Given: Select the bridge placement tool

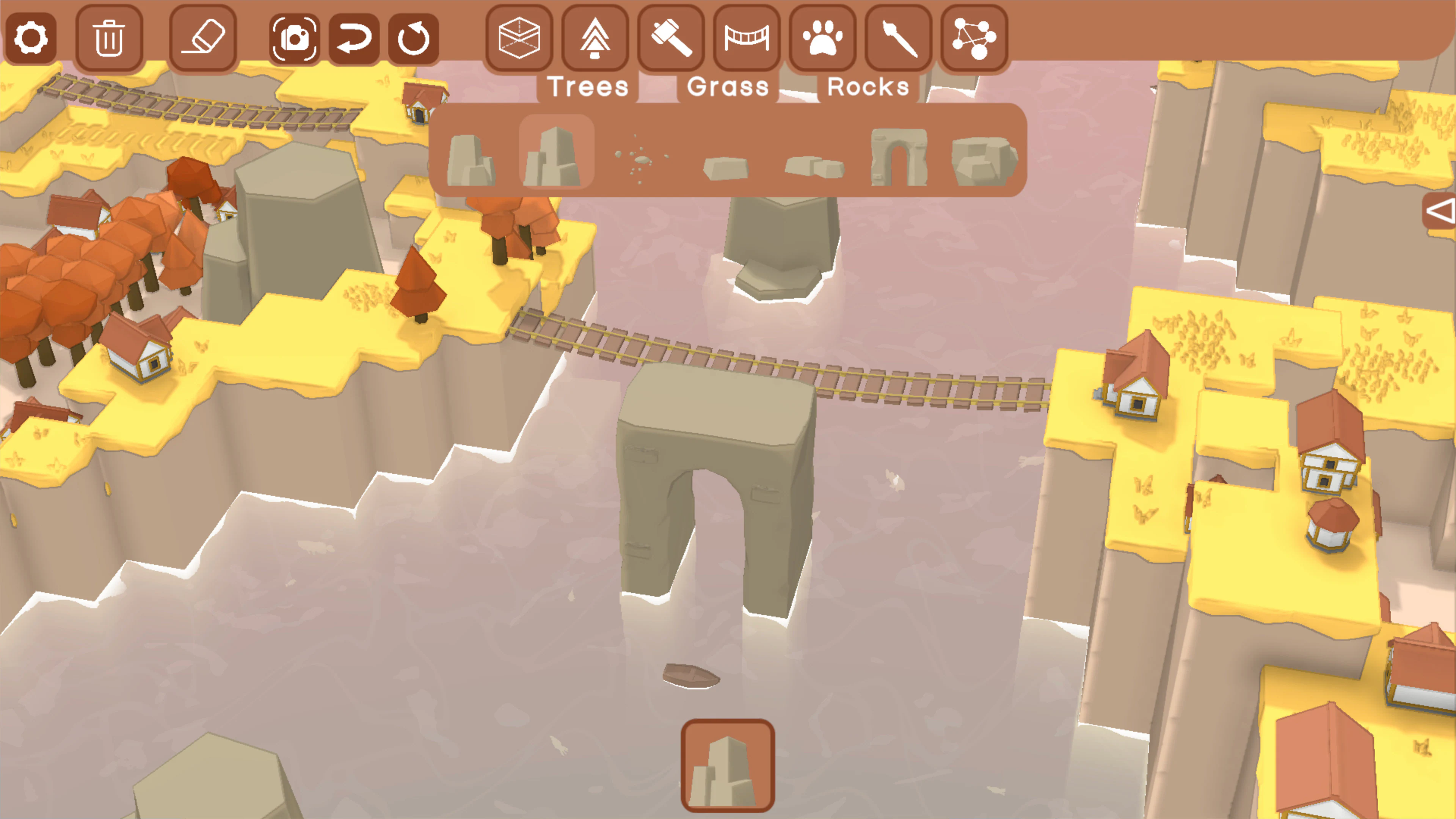Looking at the screenshot, I should tap(746, 38).
